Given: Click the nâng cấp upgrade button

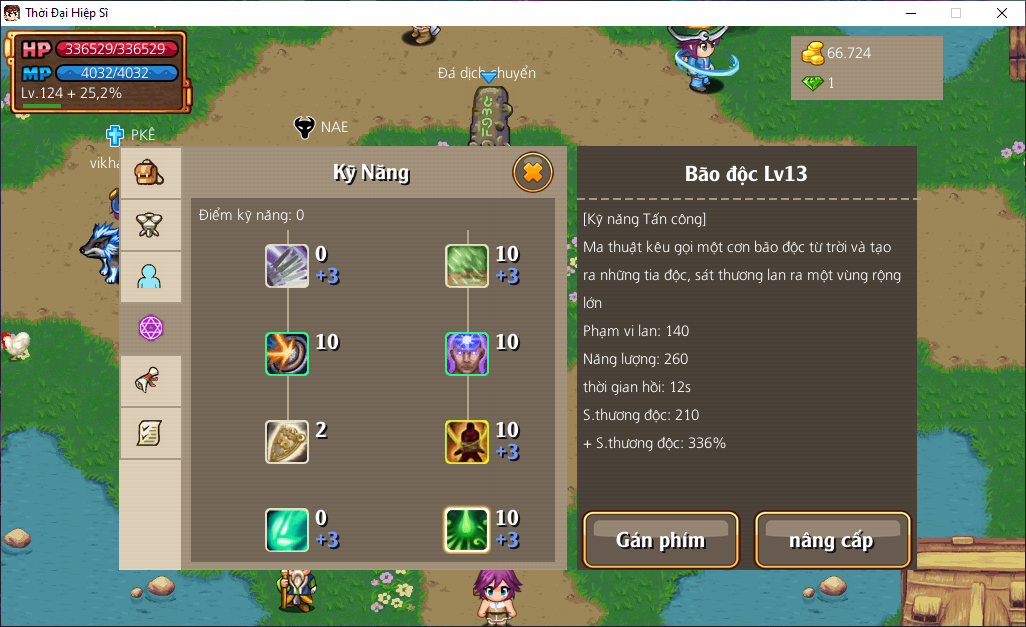Looking at the screenshot, I should pos(831,540).
